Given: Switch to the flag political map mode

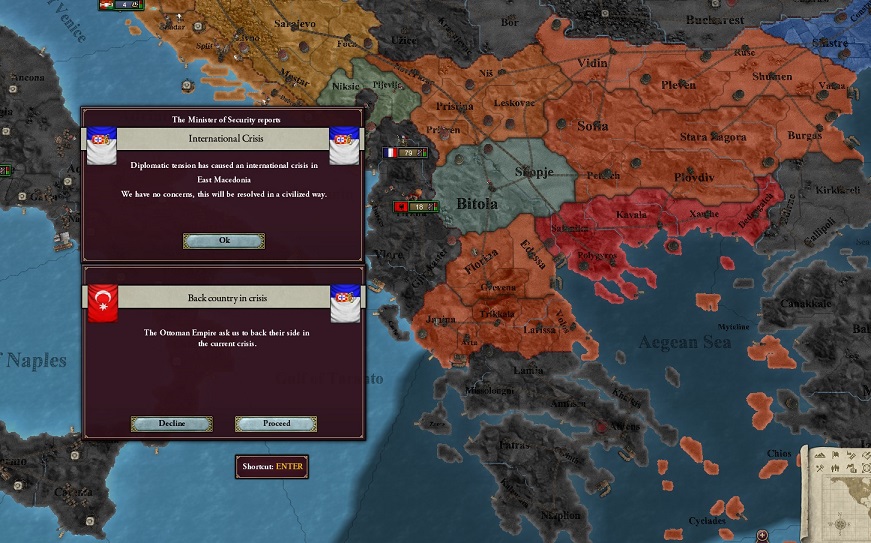Looking at the screenshot, I should coord(837,456).
